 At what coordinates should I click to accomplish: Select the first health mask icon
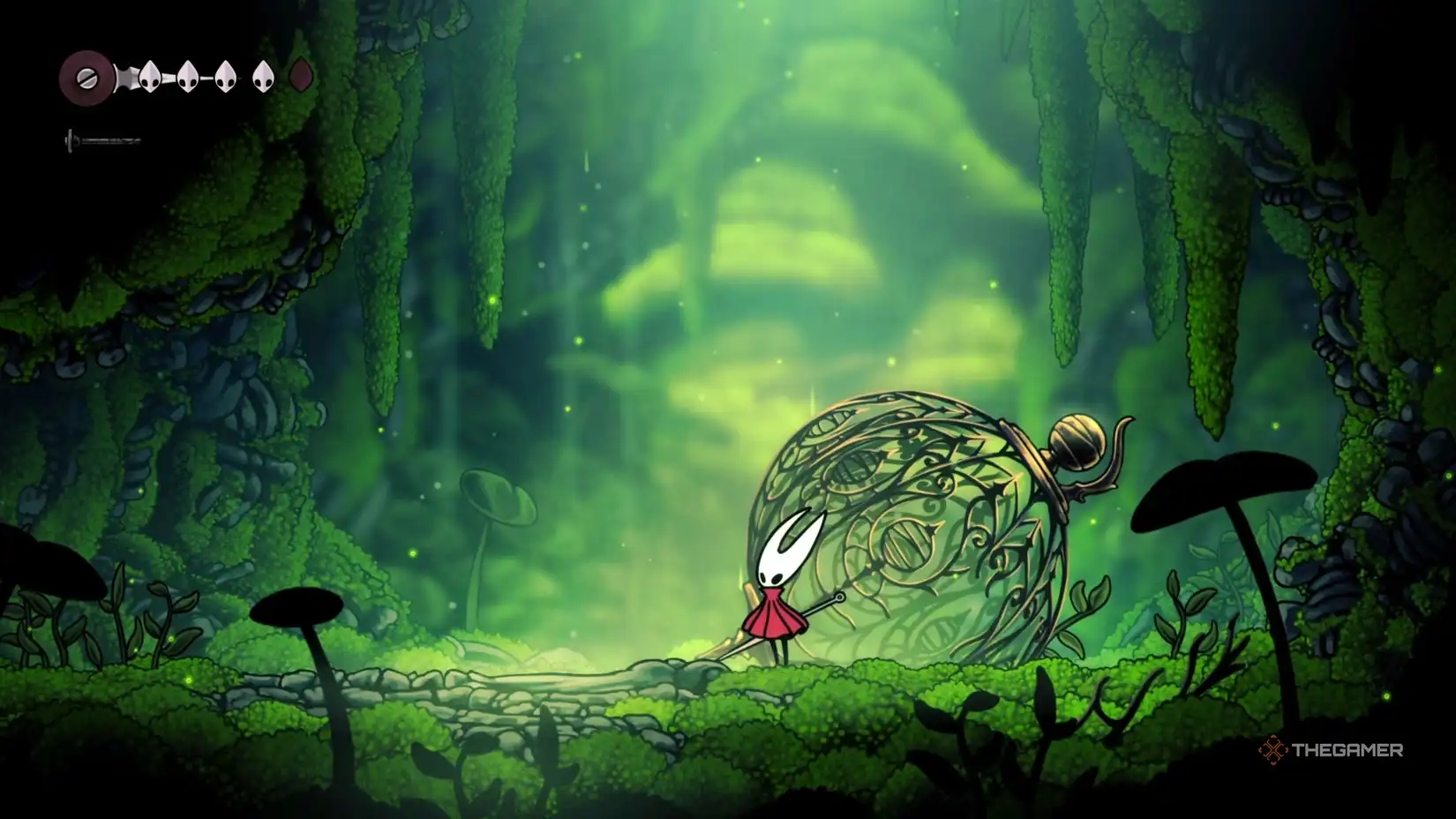[150, 78]
